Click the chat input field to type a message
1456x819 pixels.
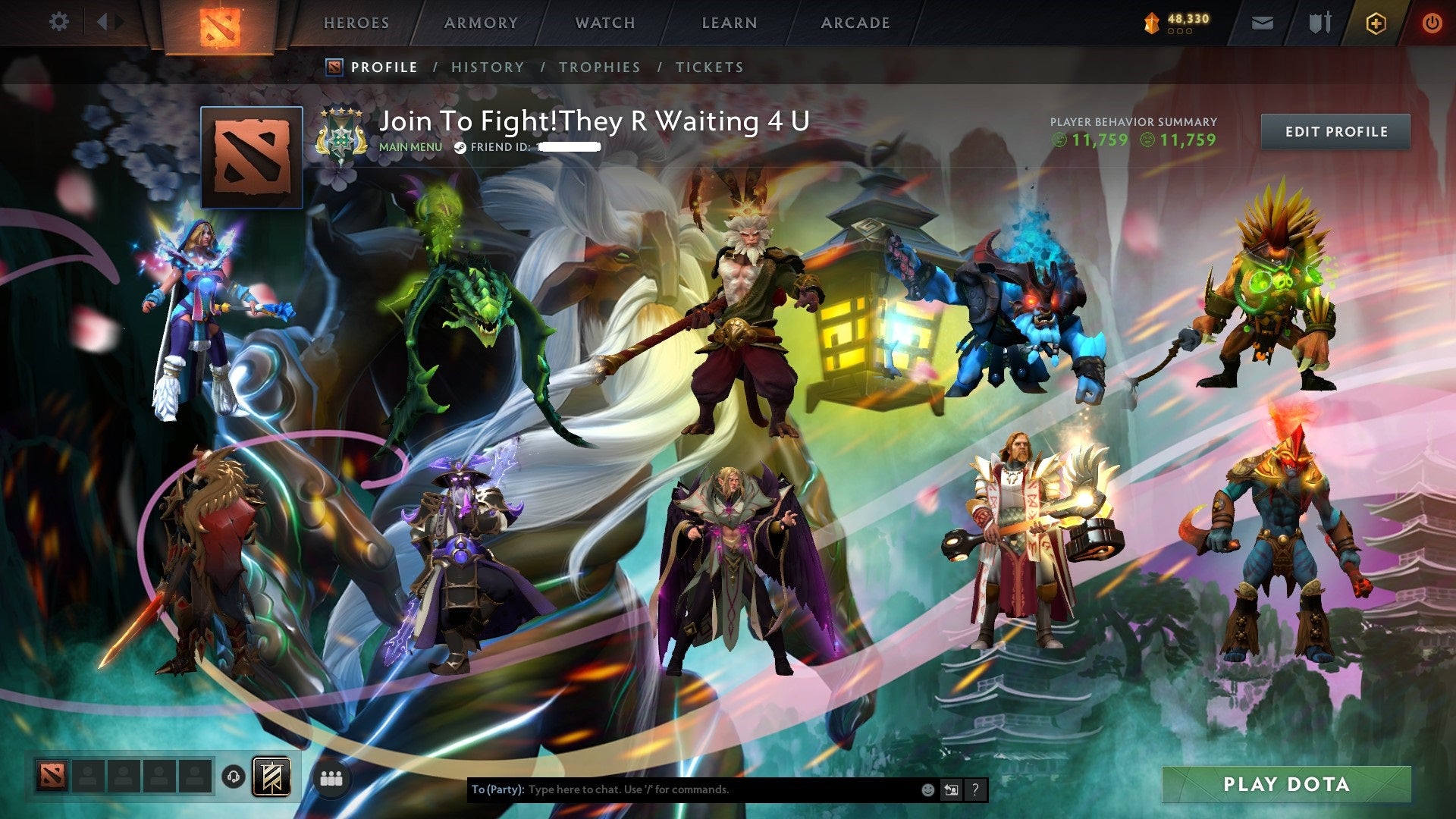[x=682, y=789]
